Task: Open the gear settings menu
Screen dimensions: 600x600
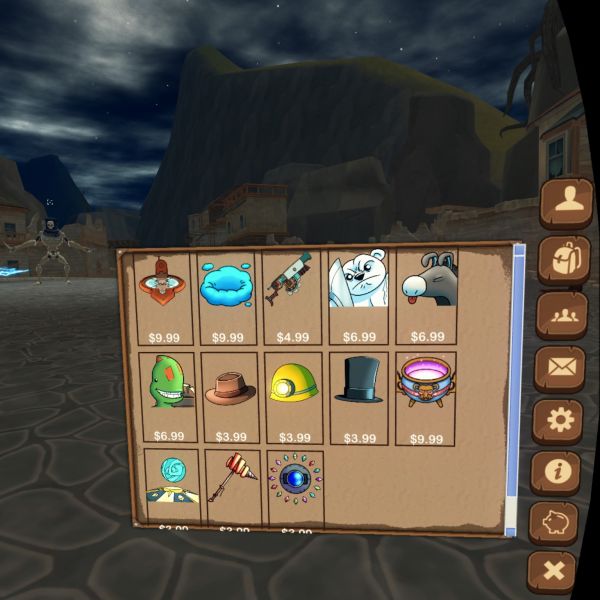Action: (558, 421)
